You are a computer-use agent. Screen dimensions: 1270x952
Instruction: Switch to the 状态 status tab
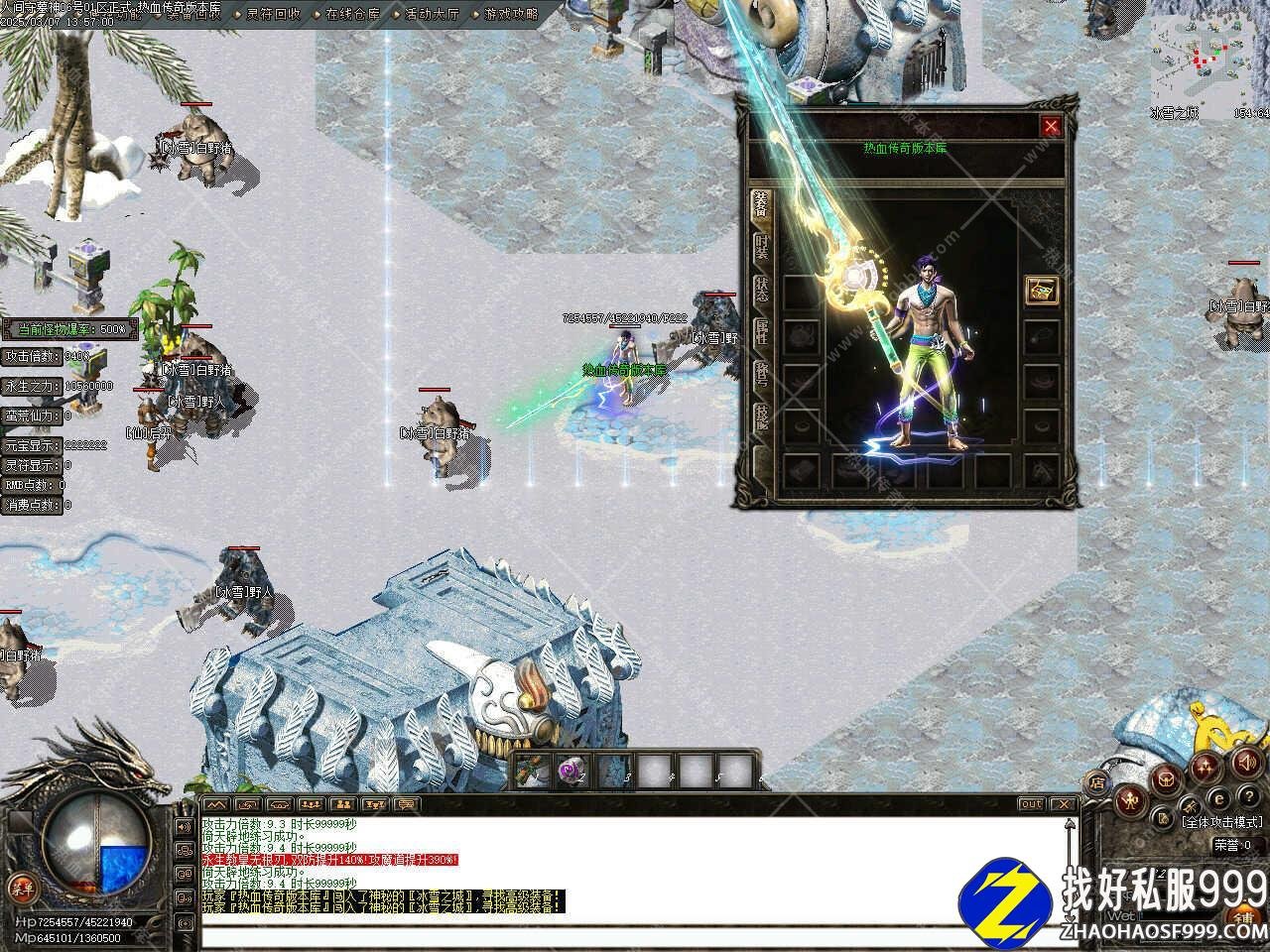(x=761, y=289)
